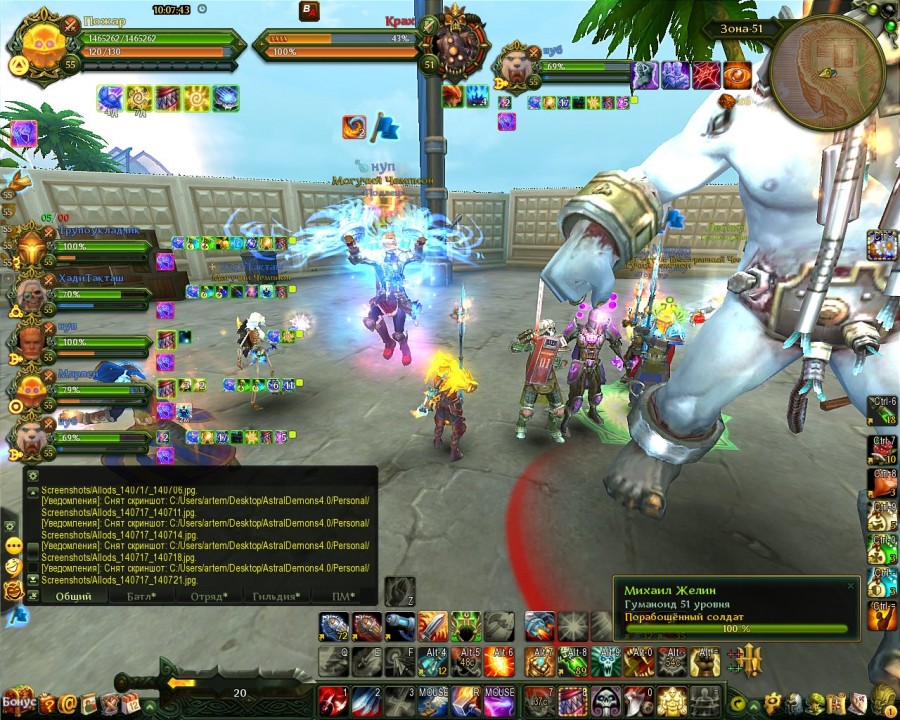Select the Отряд chat tab

pyautogui.click(x=208, y=596)
